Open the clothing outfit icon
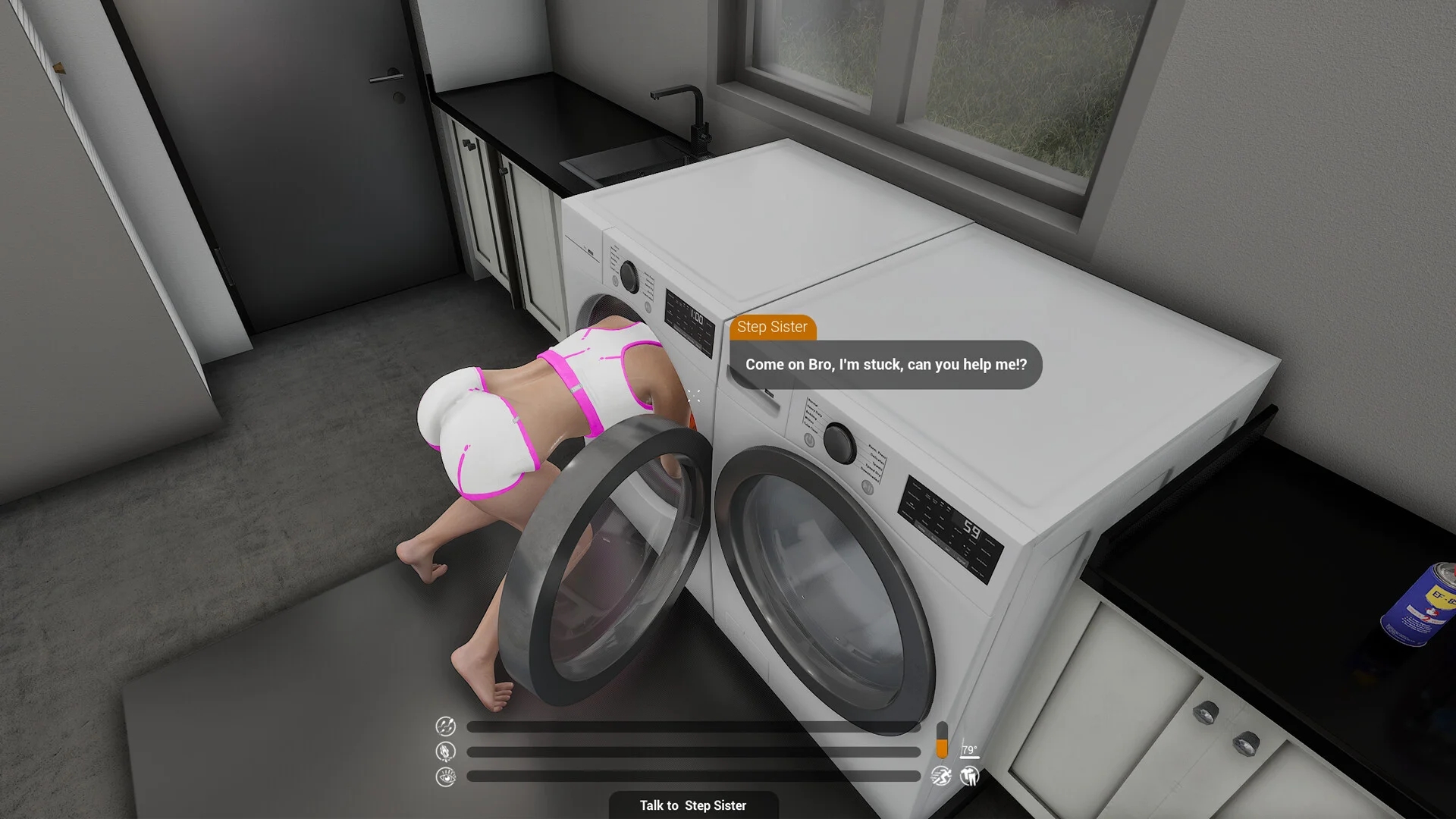The image size is (1456, 819). tap(970, 777)
